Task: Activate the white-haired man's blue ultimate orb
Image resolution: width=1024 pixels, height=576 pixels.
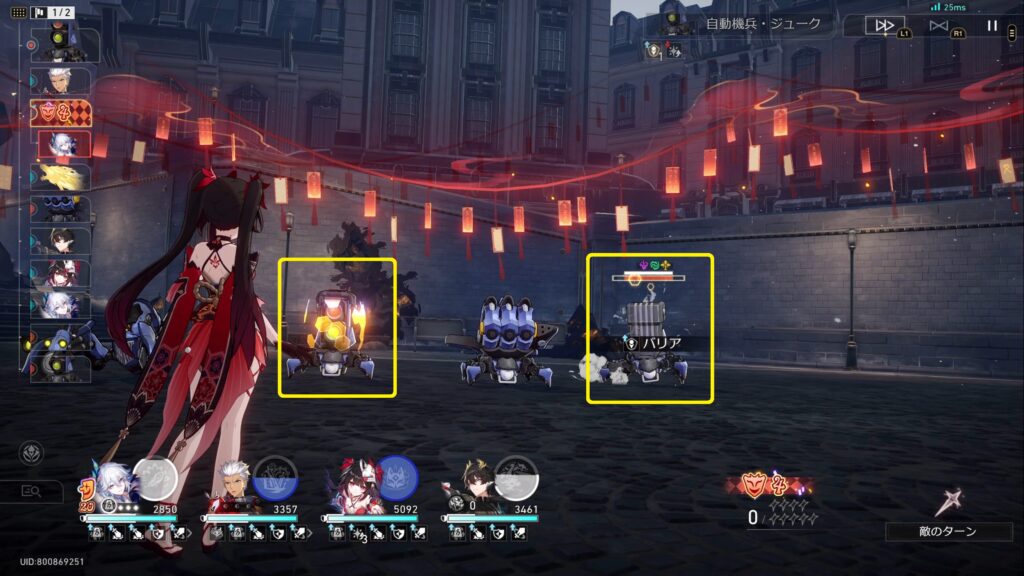Action: tap(275, 477)
